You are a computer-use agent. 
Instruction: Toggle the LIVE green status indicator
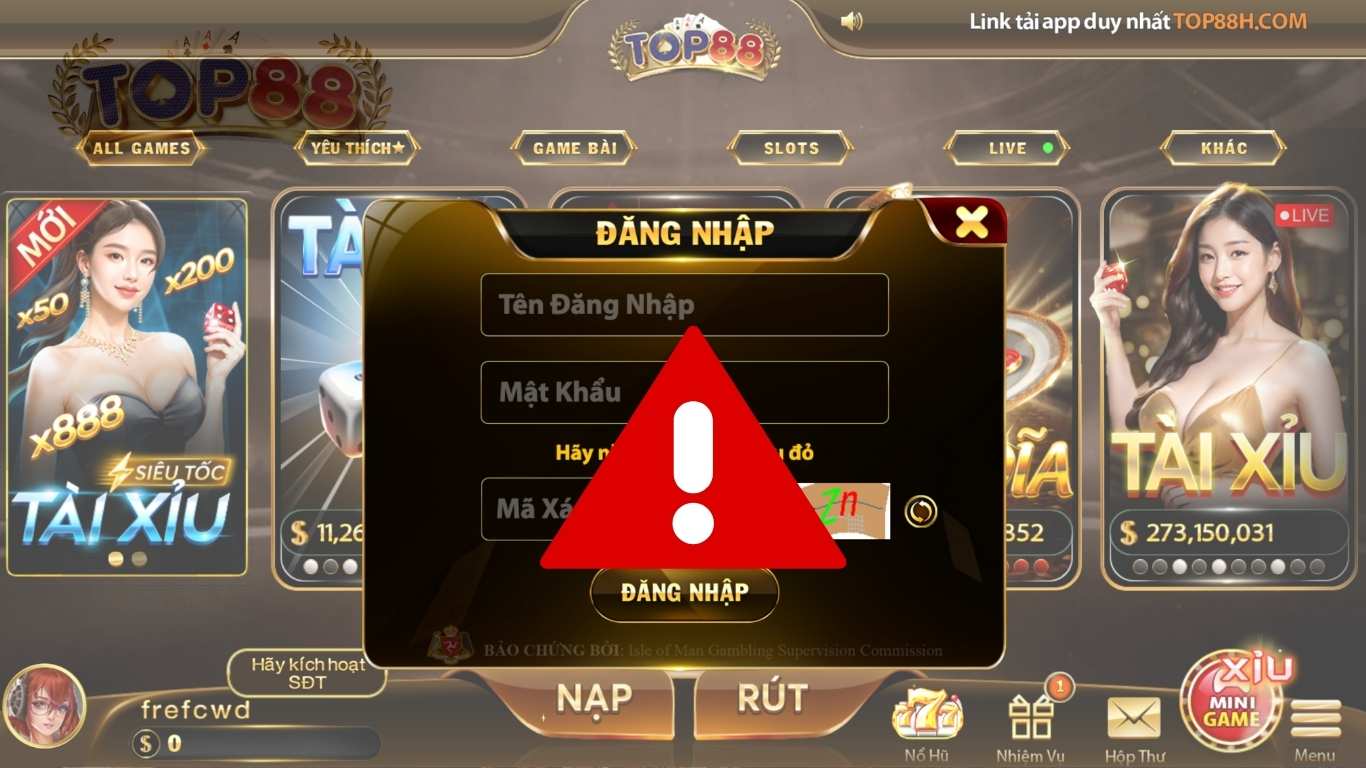point(1047,147)
